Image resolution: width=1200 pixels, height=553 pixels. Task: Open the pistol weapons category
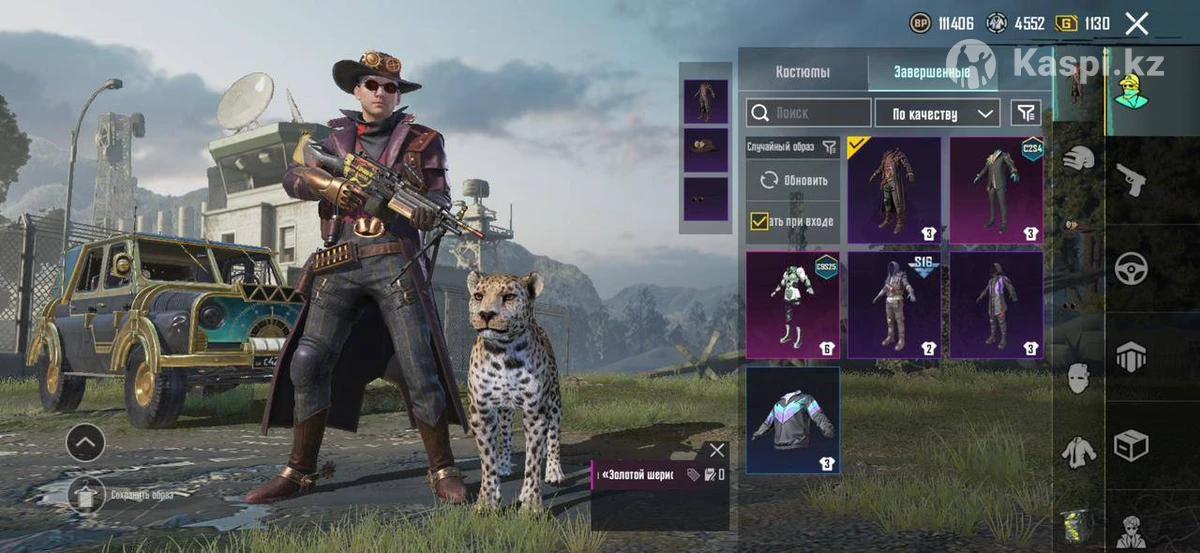tap(1131, 181)
